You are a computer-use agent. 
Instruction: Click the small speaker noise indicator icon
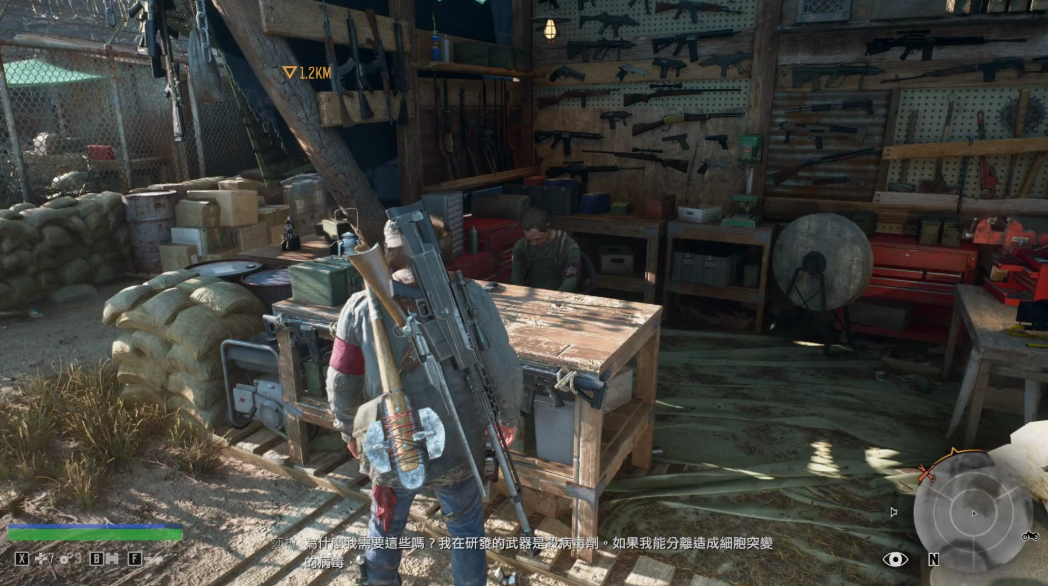[x=893, y=512]
